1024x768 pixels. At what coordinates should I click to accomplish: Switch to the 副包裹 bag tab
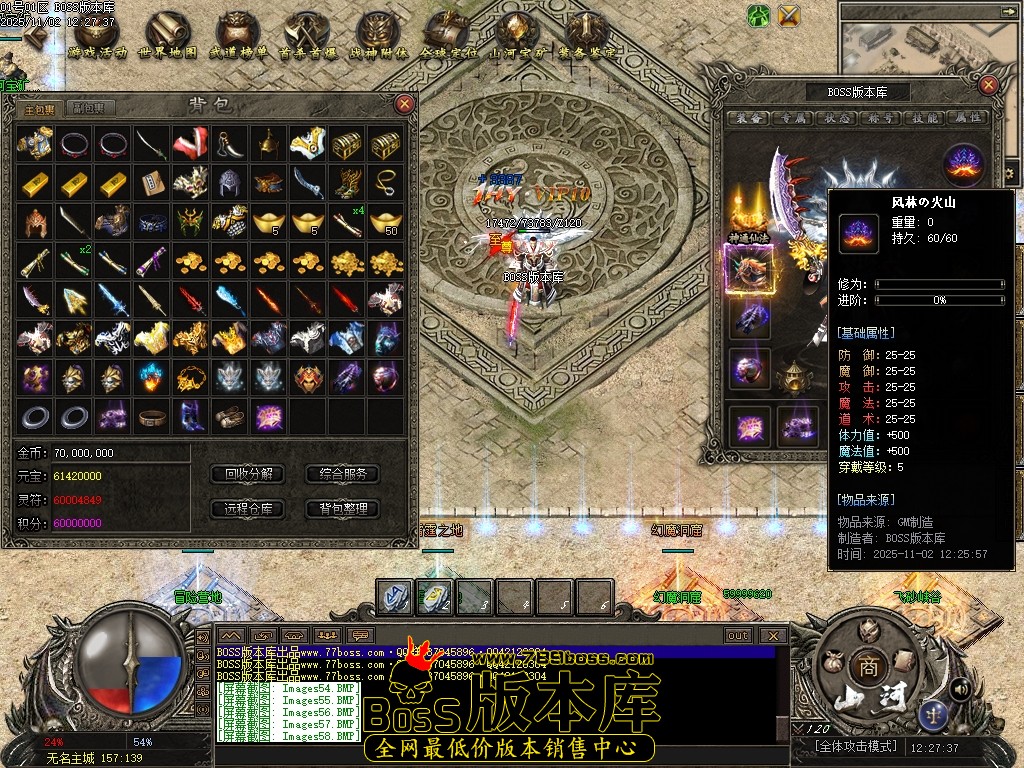(x=88, y=108)
